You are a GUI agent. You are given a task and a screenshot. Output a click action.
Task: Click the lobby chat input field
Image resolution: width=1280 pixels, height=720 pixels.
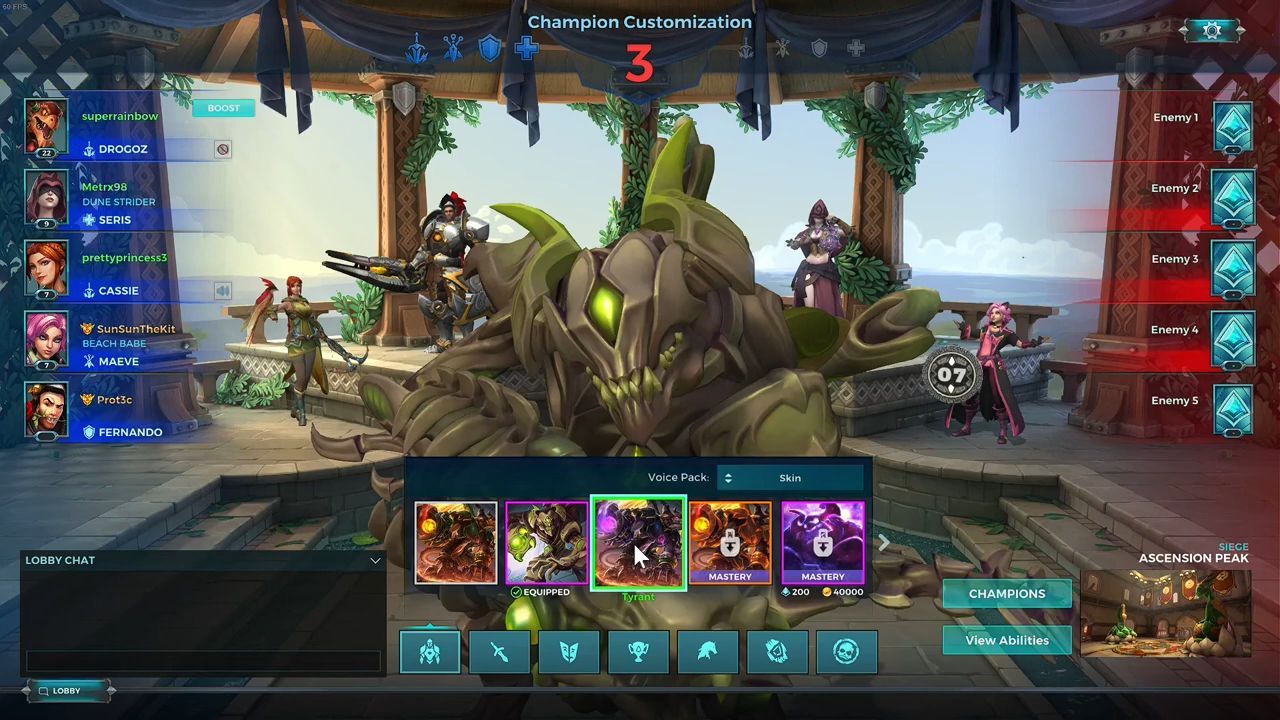point(203,661)
